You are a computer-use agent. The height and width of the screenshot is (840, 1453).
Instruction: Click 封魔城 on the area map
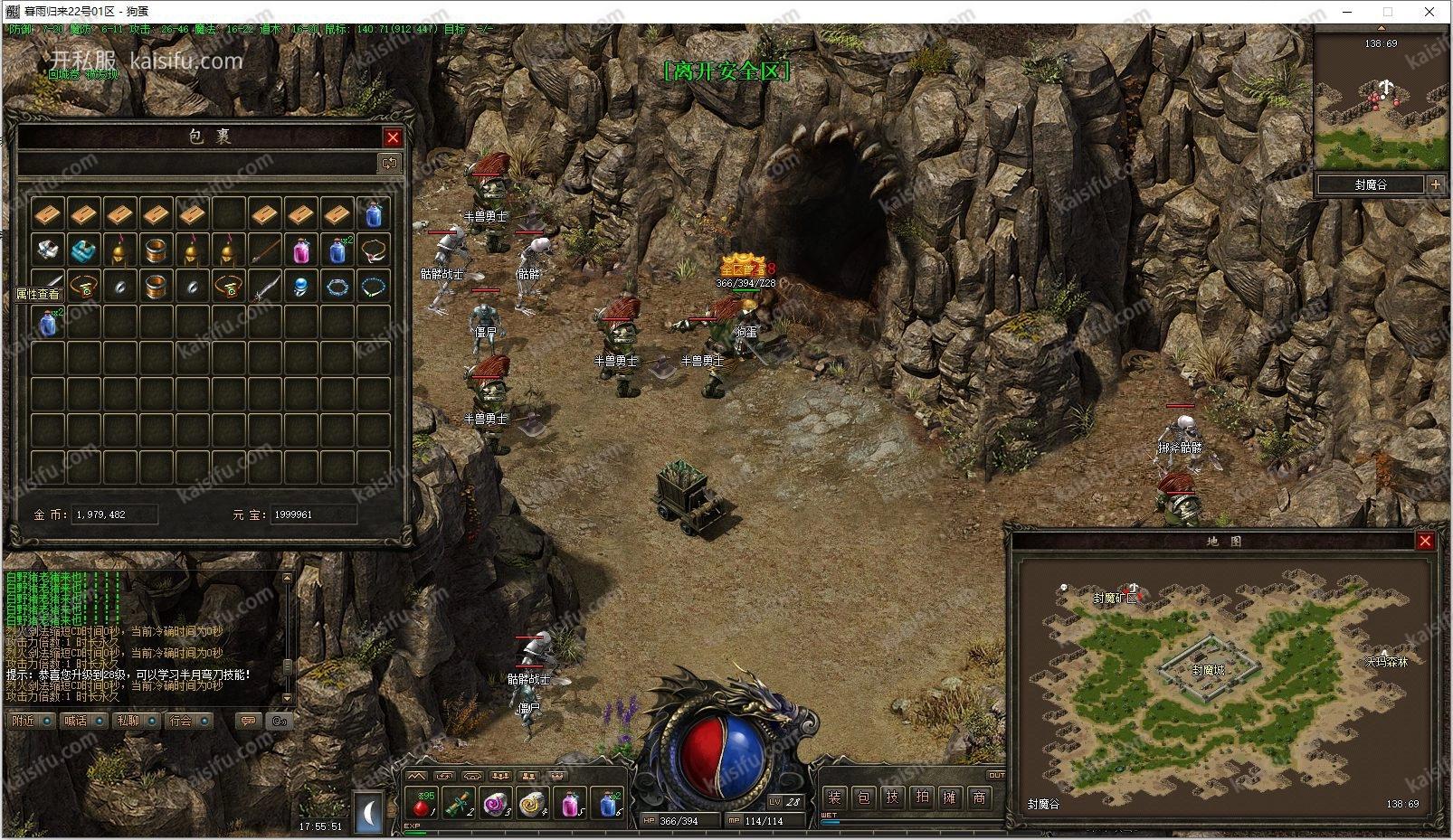click(x=1208, y=670)
